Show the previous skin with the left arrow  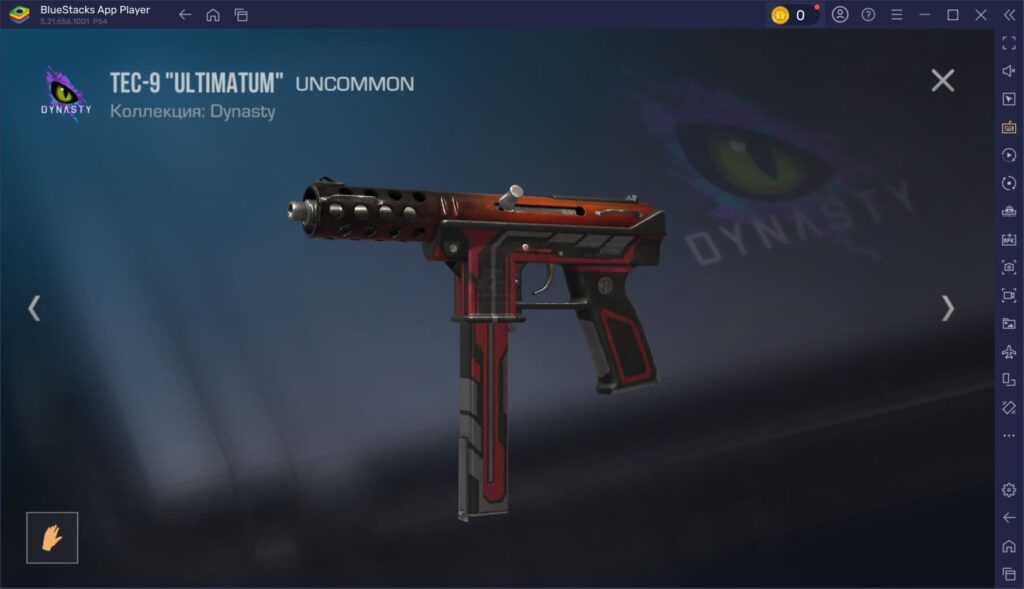click(34, 308)
